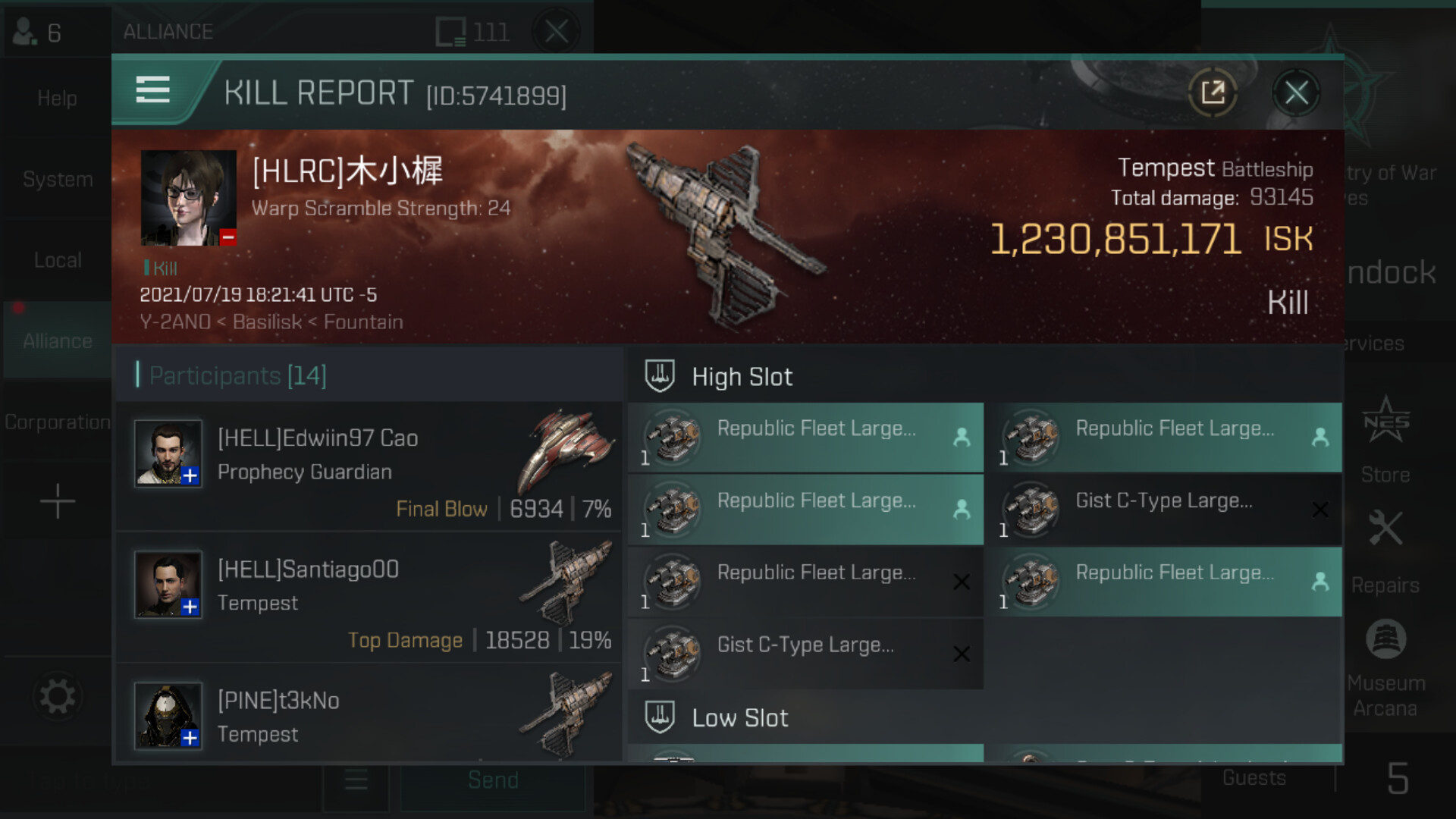Viewport: 1456px width, 819px height.
Task: View victim portrait of 木小榧
Action: click(189, 198)
